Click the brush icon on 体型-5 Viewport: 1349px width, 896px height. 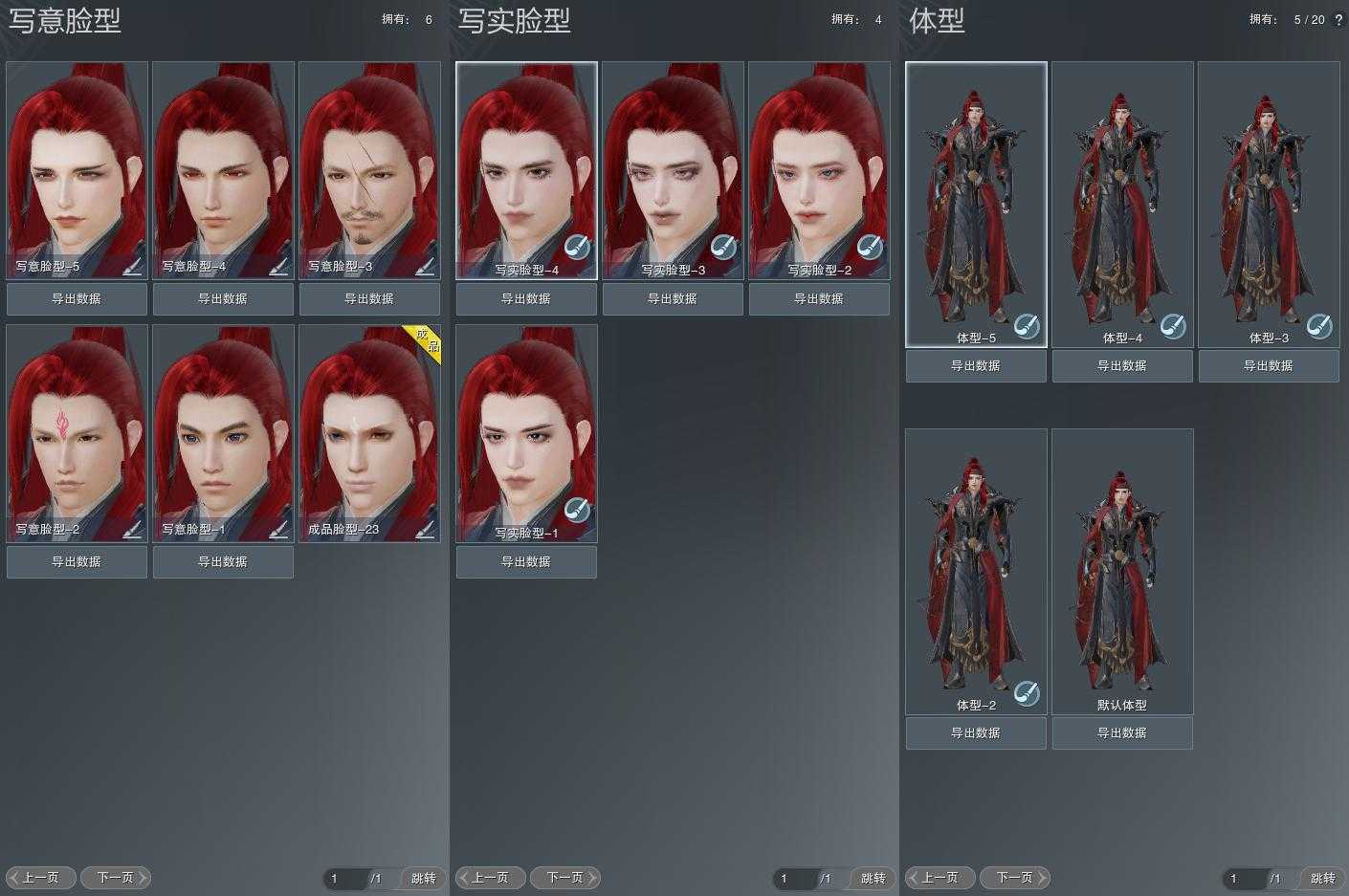coord(1027,326)
